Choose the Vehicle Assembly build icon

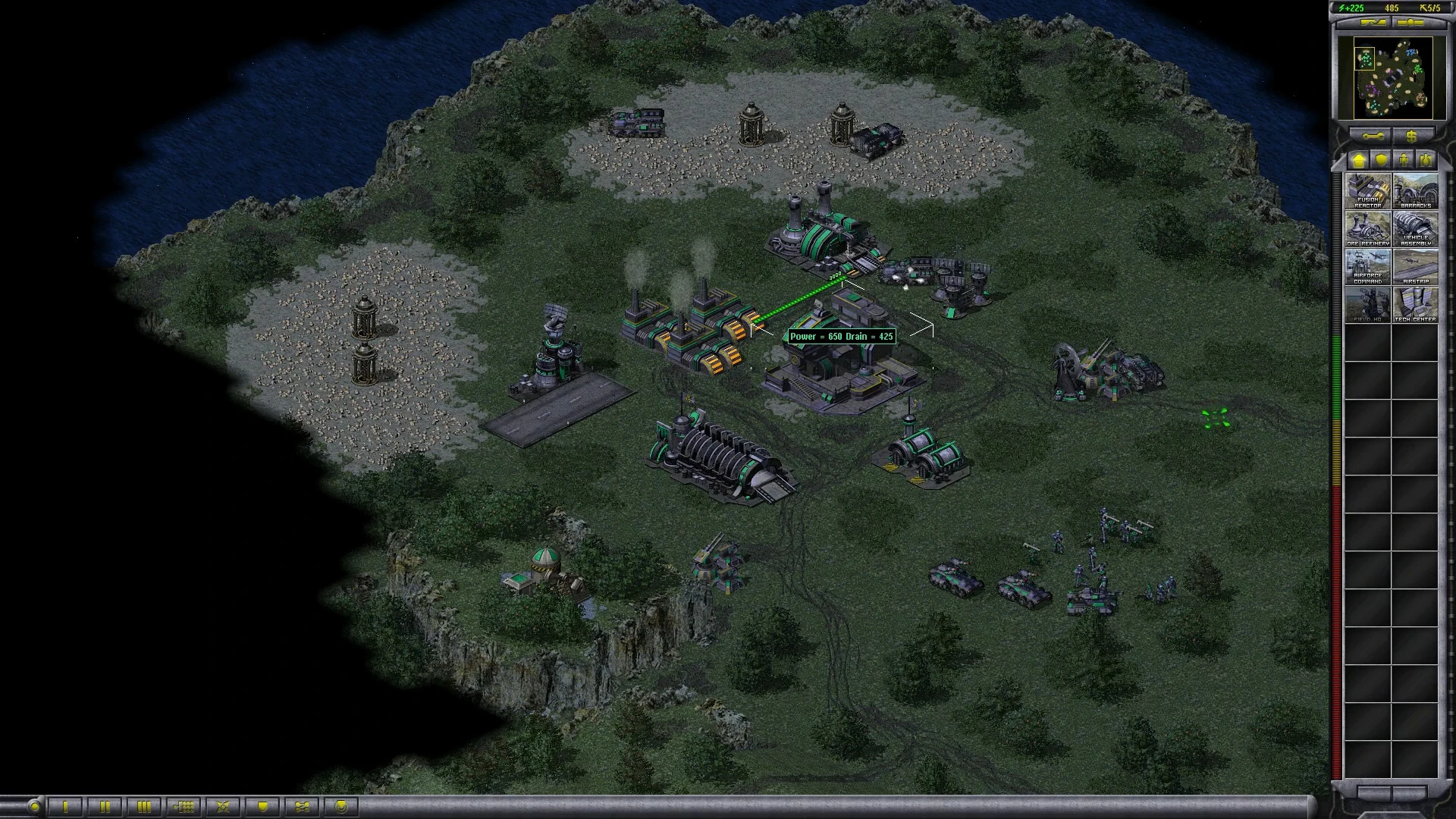(1415, 228)
